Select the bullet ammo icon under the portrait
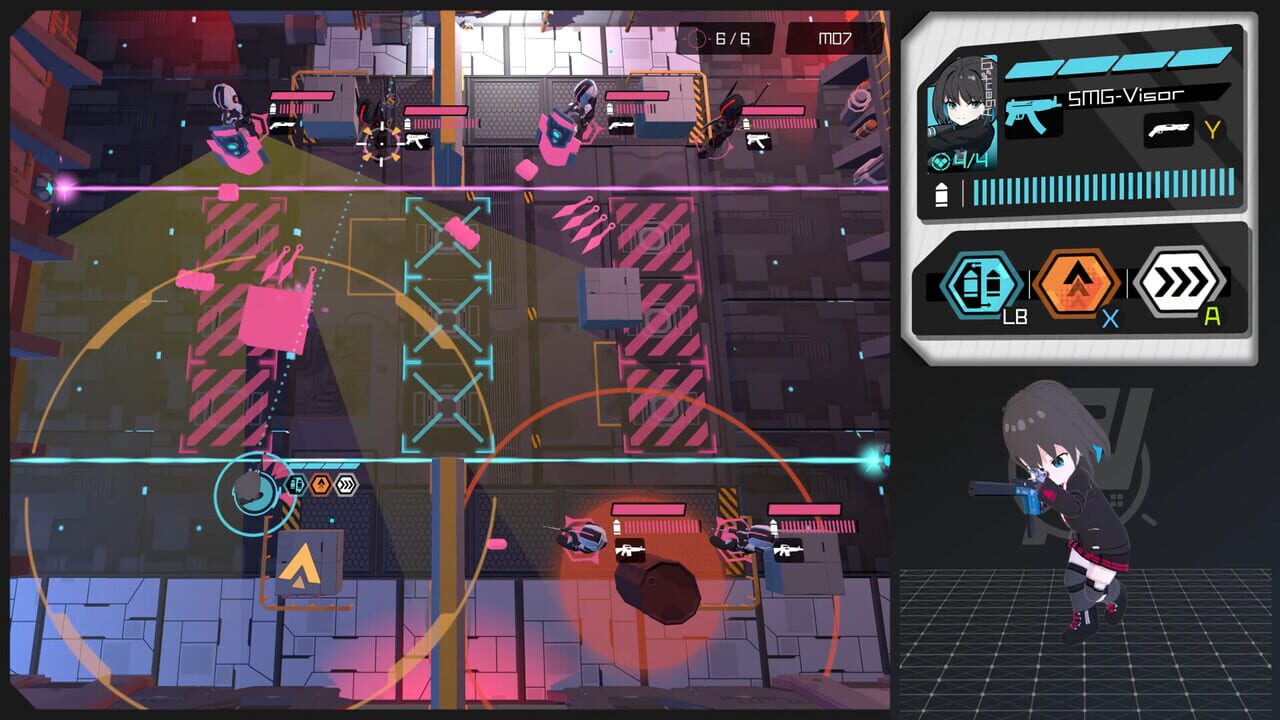1280x720 pixels. click(x=940, y=191)
